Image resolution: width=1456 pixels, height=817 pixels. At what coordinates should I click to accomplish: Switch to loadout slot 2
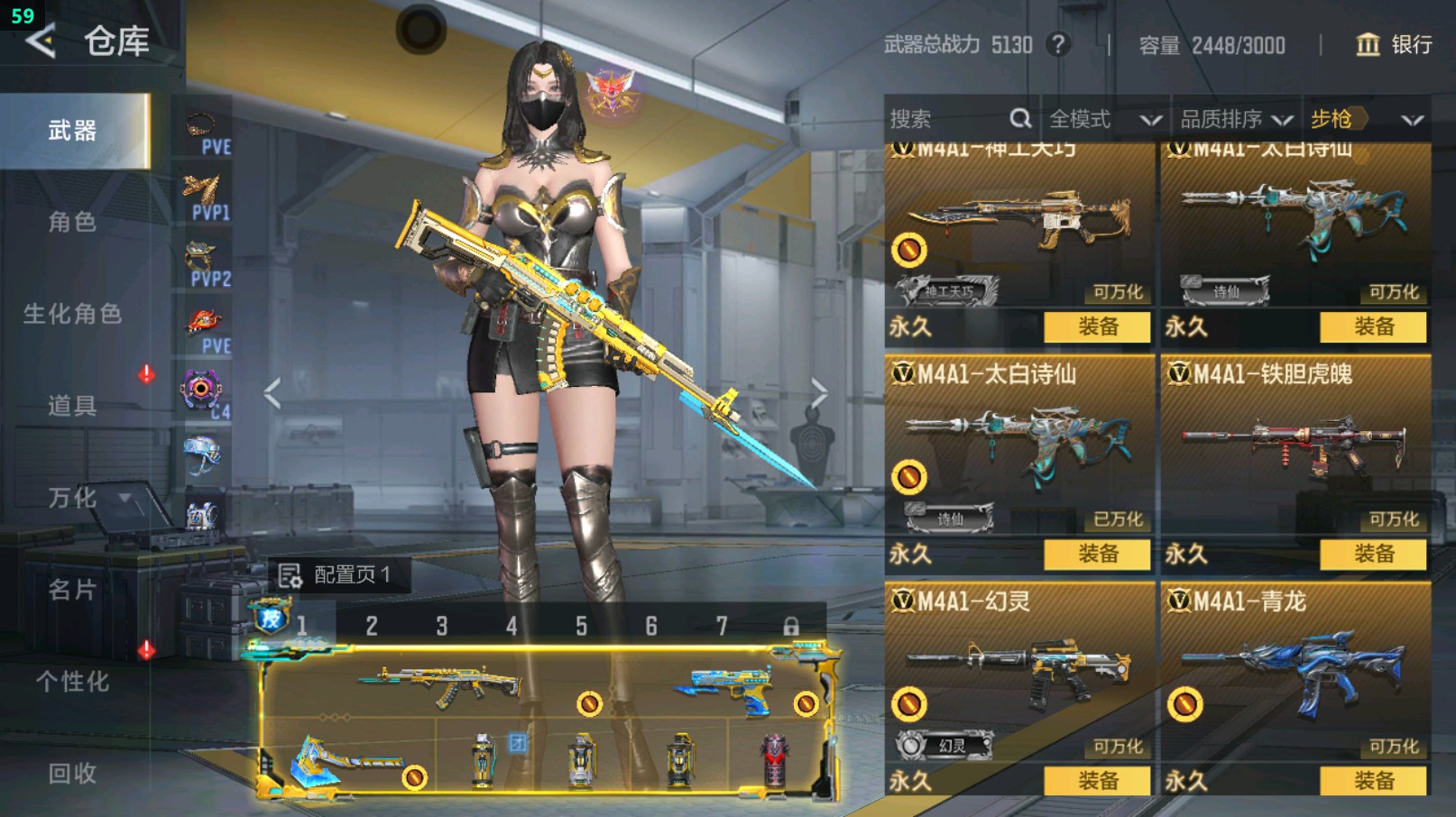click(x=372, y=626)
